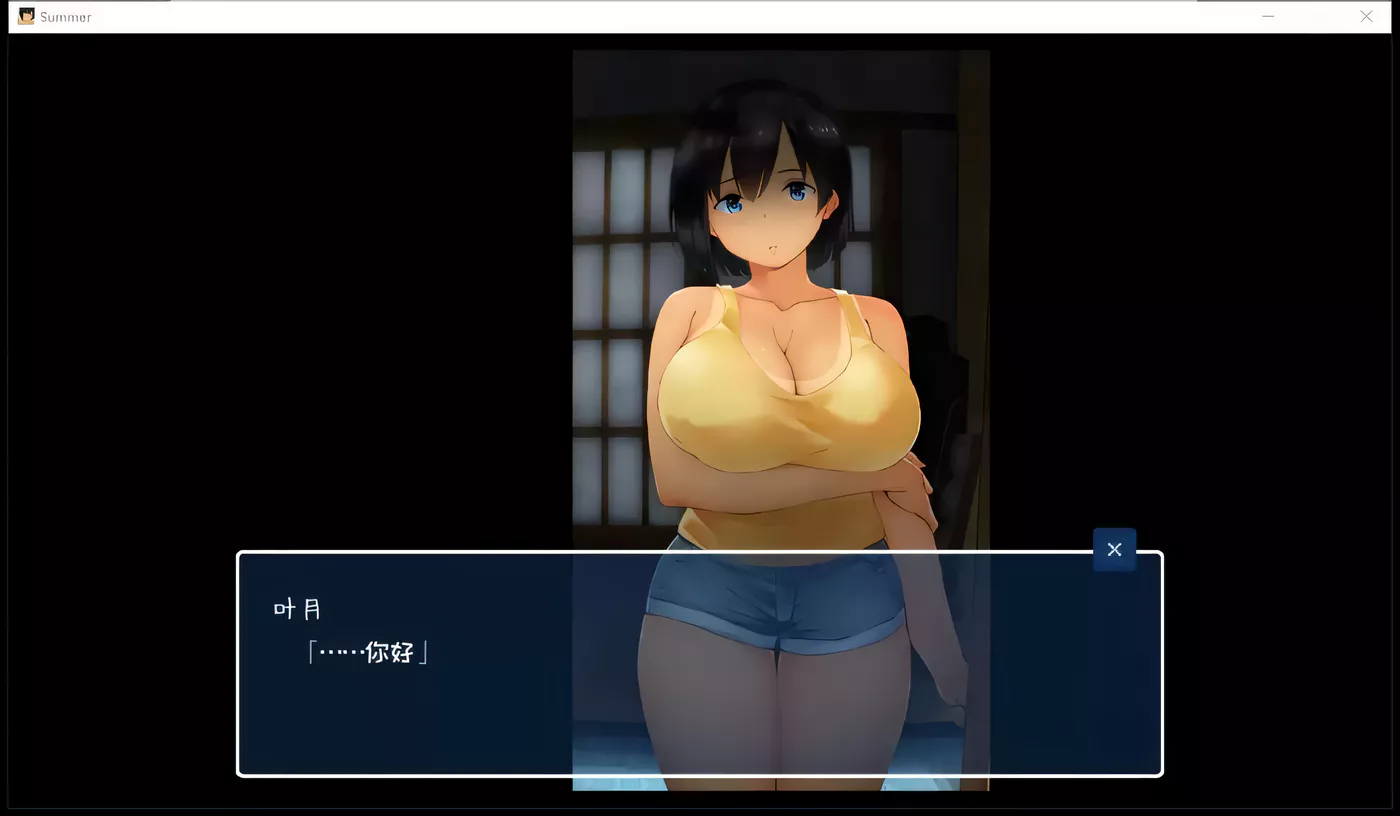The height and width of the screenshot is (816, 1400).
Task: Select the speaker name 叶月
Action: [295, 607]
